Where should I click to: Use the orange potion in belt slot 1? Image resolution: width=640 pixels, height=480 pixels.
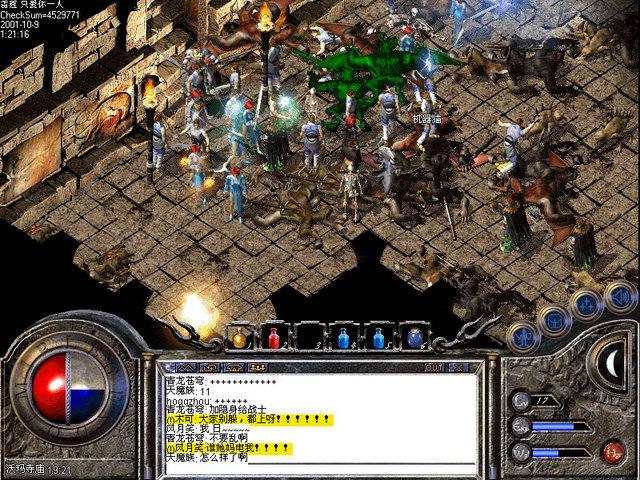pyautogui.click(x=240, y=339)
